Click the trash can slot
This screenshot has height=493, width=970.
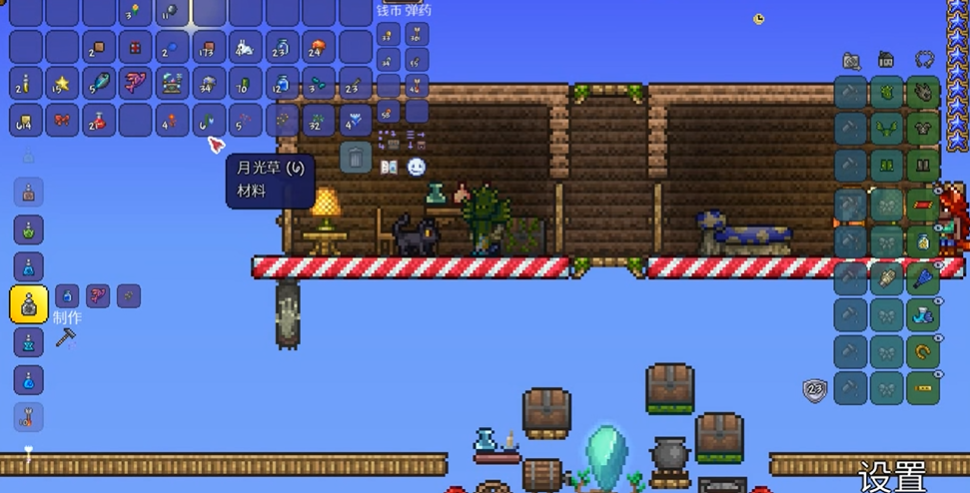(x=356, y=157)
